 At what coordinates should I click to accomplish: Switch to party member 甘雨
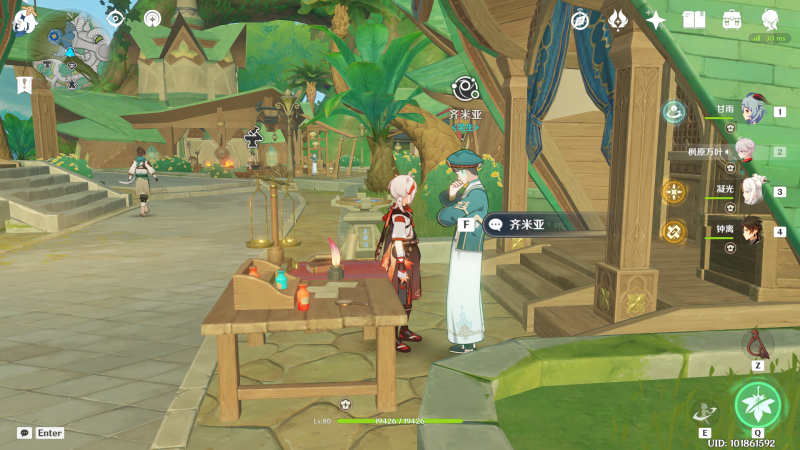(751, 112)
